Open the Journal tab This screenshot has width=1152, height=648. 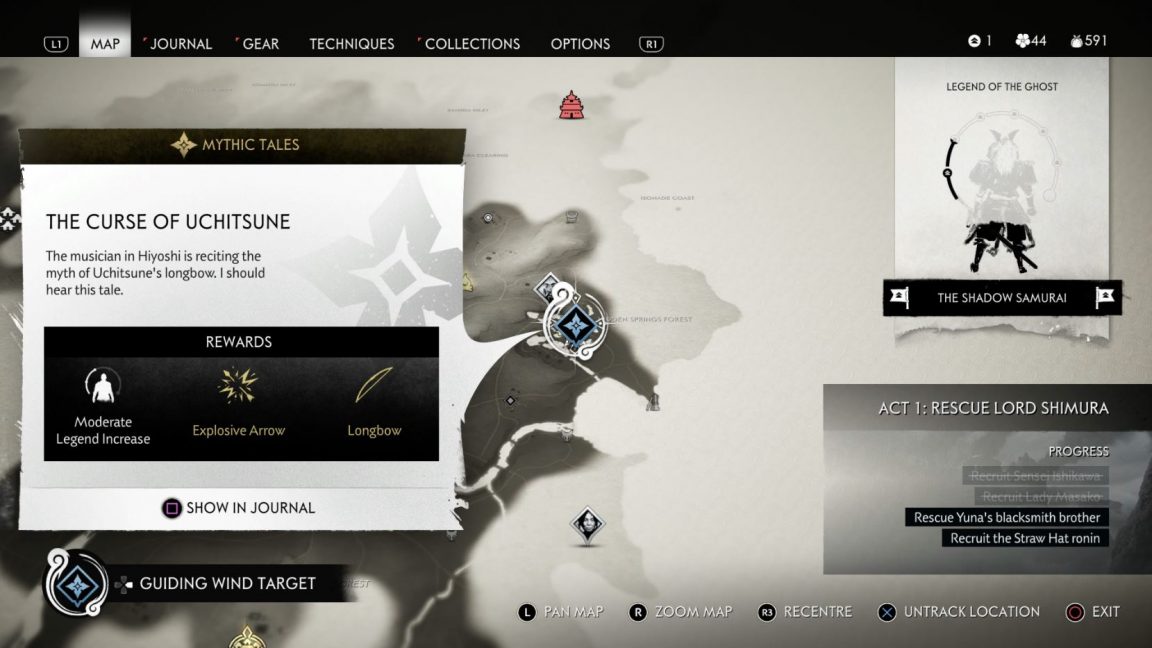(180, 44)
